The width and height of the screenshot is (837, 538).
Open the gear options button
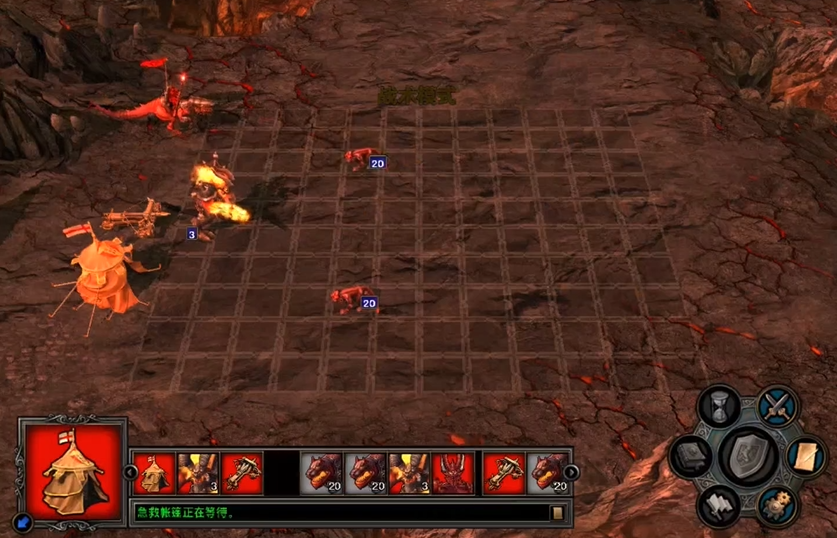(776, 503)
